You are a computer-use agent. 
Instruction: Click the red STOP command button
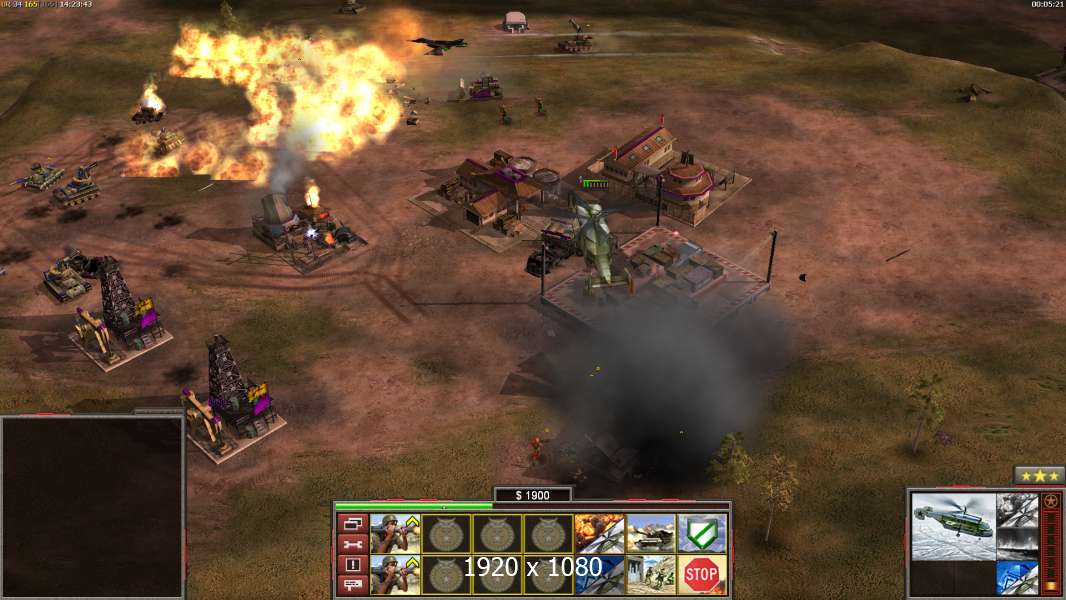pos(702,574)
